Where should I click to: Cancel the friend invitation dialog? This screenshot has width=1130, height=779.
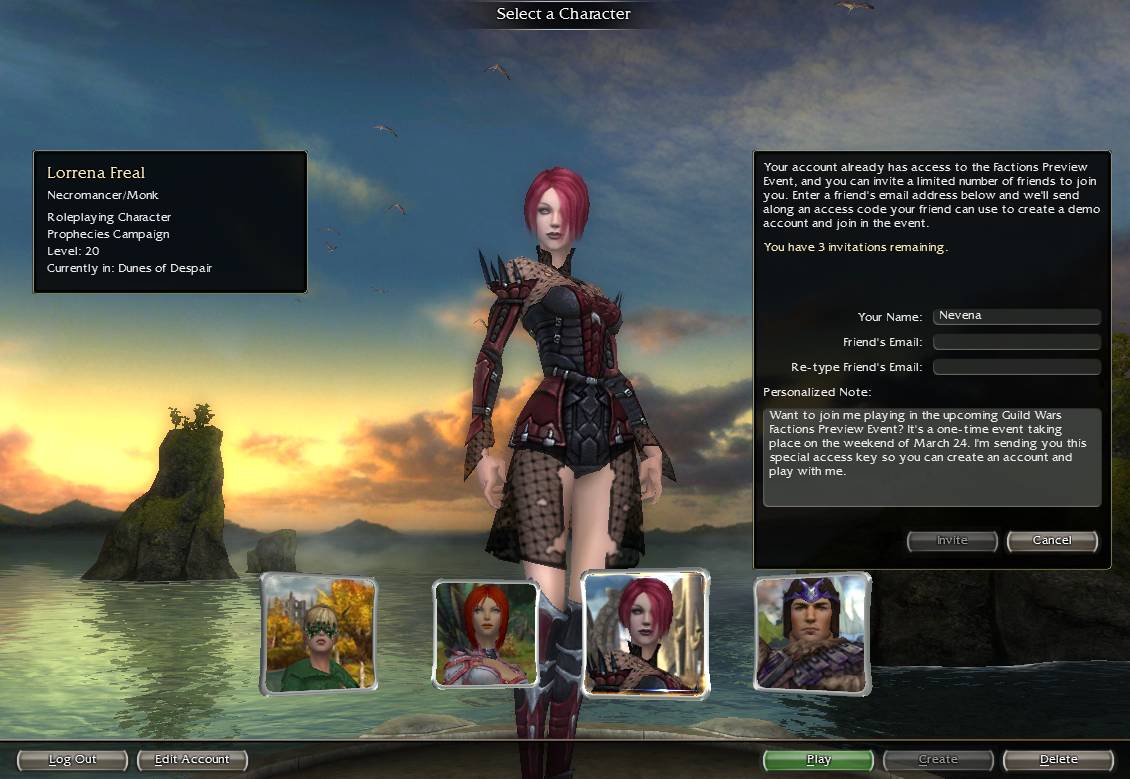click(x=1052, y=541)
